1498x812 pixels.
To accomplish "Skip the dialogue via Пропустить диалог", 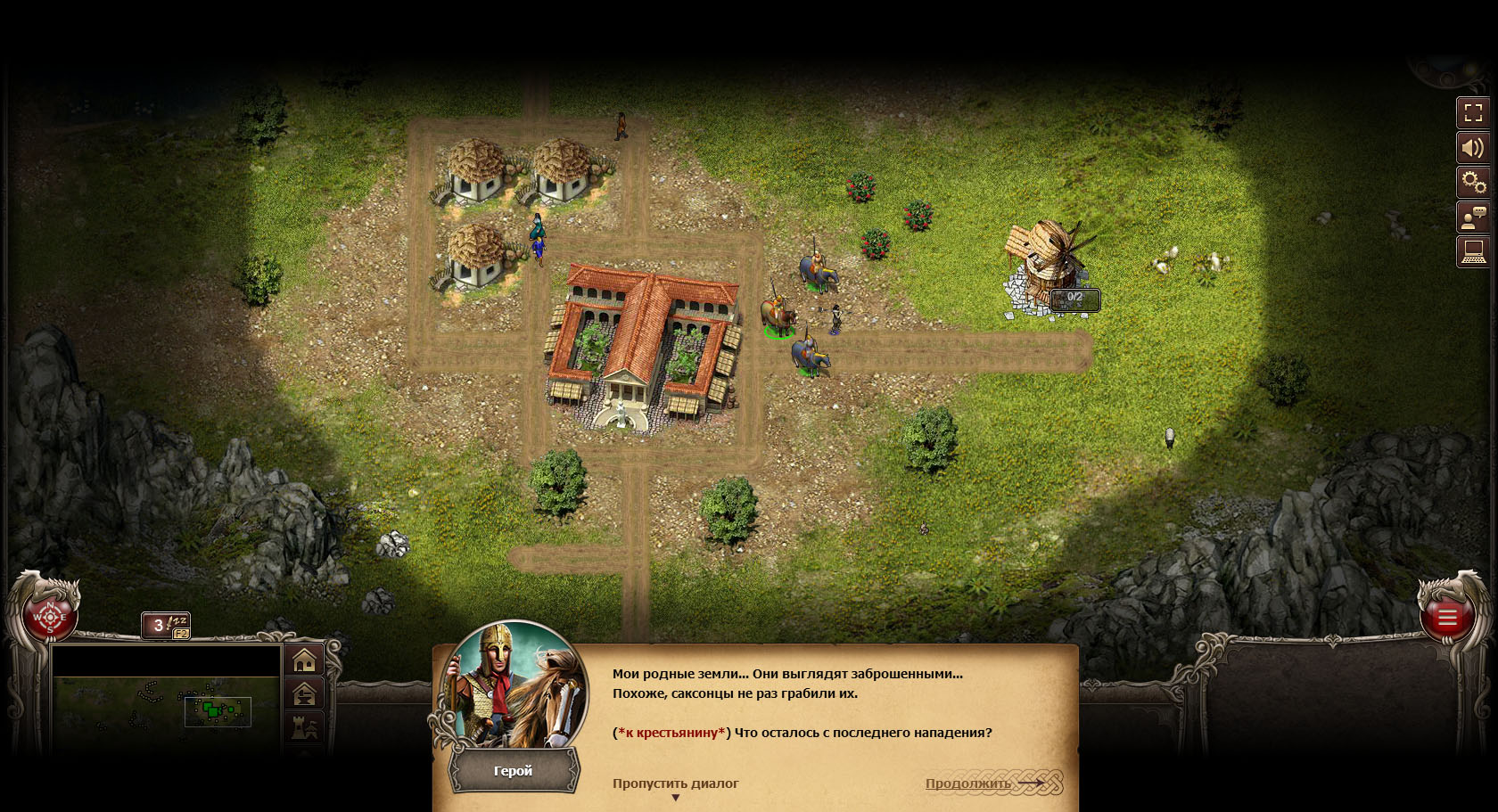I will [x=675, y=783].
